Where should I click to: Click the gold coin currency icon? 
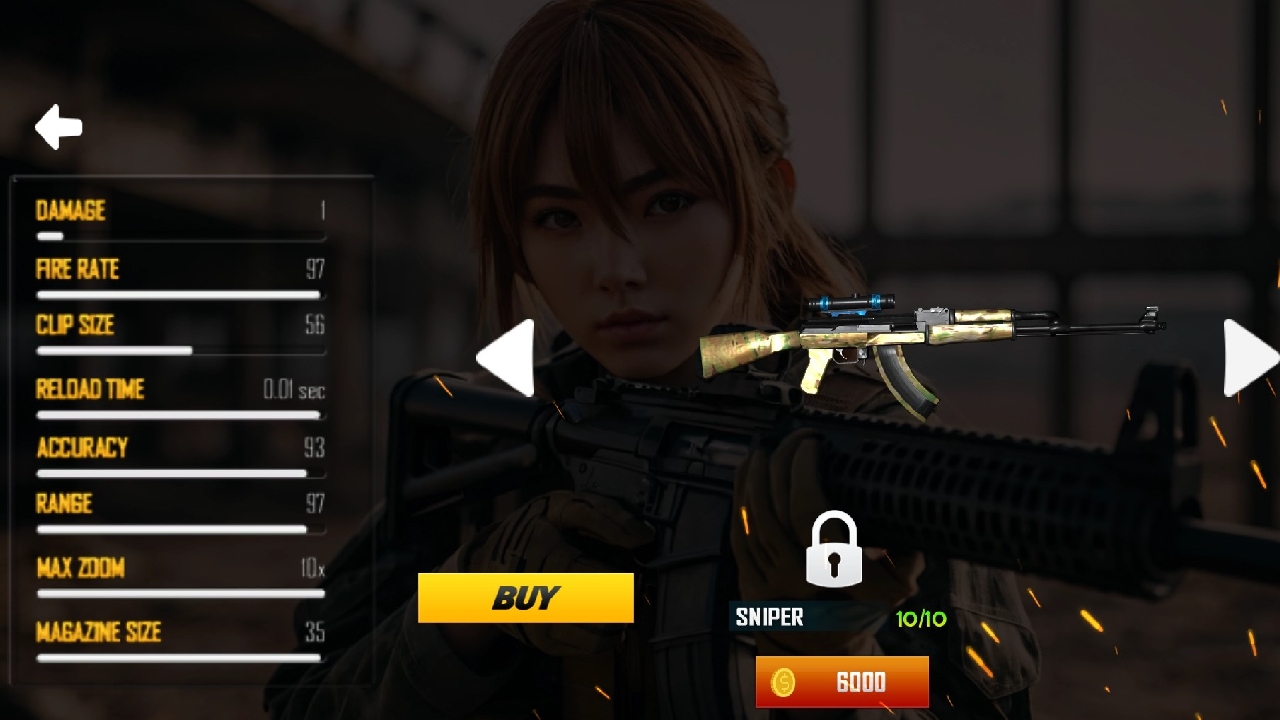pyautogui.click(x=786, y=683)
